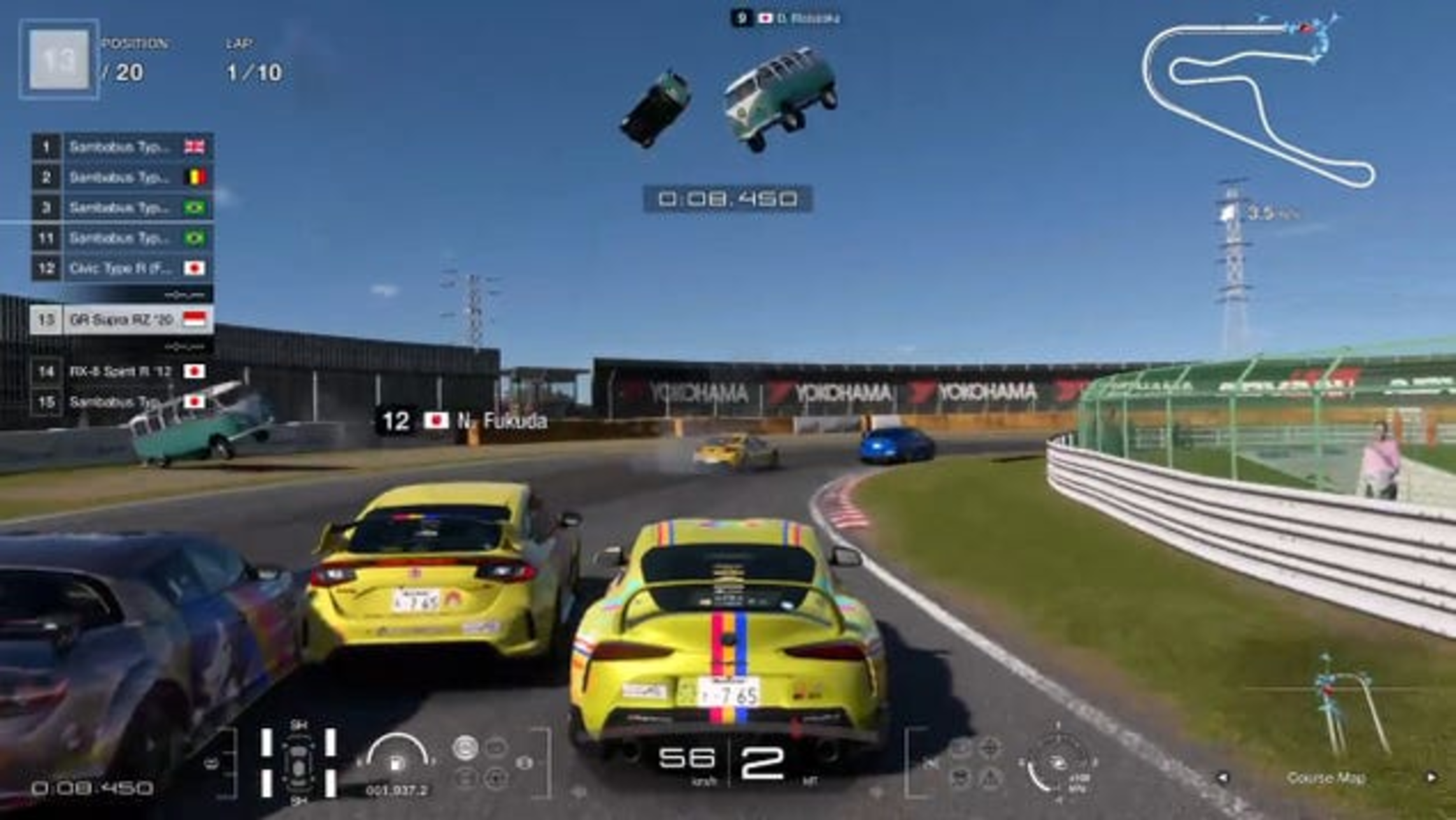Select the Course Map display label

(x=1326, y=778)
